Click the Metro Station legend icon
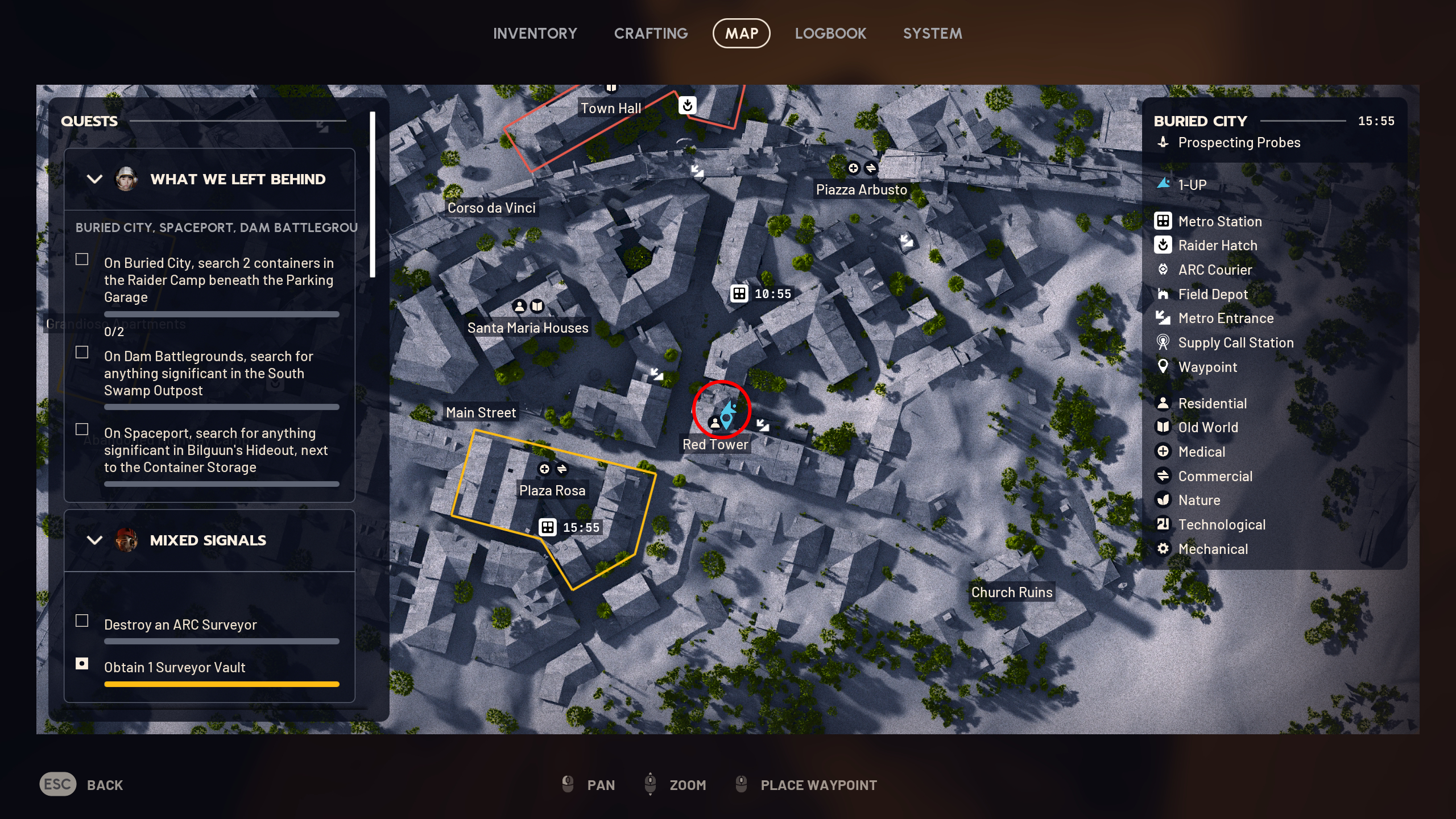Viewport: 1456px width, 819px height. (1164, 221)
